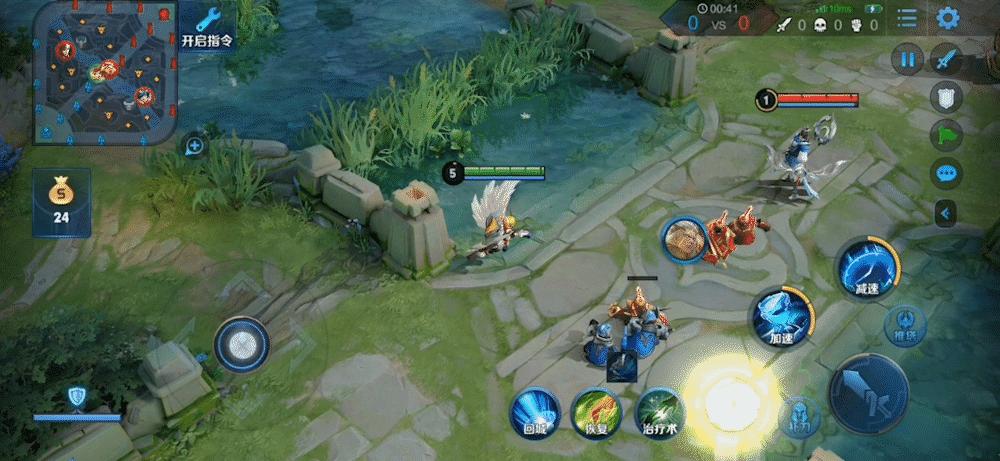Cast the 加速 speed-up ability

coord(780,318)
